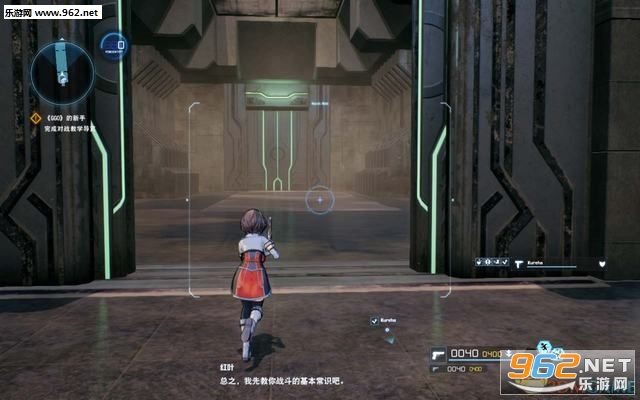Select the primary pistol weapon icon
This screenshot has height=400, width=640.
[437, 353]
